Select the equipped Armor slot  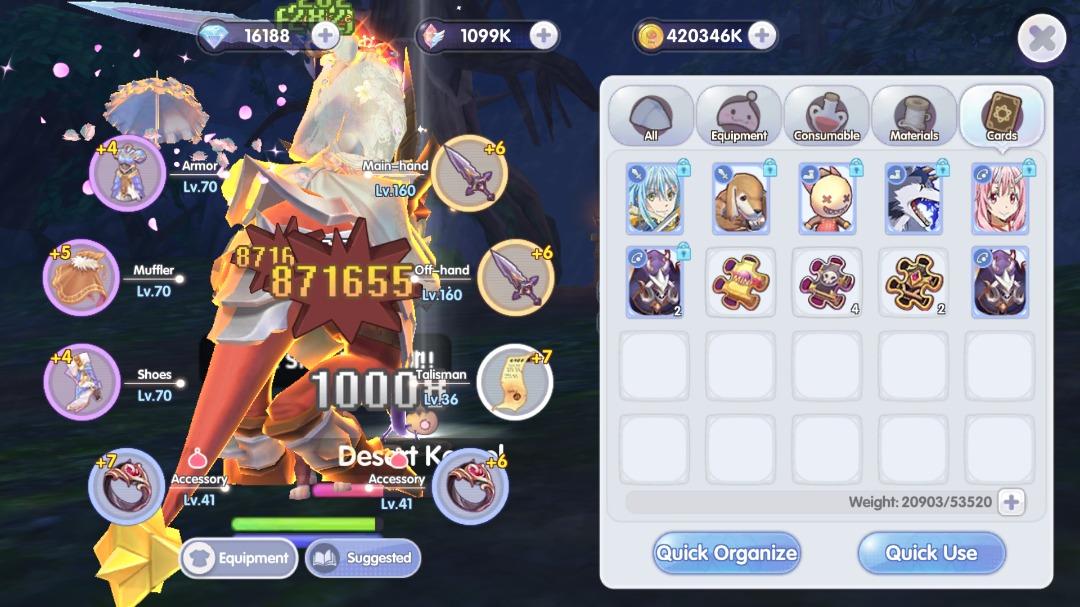pyautogui.click(x=127, y=173)
